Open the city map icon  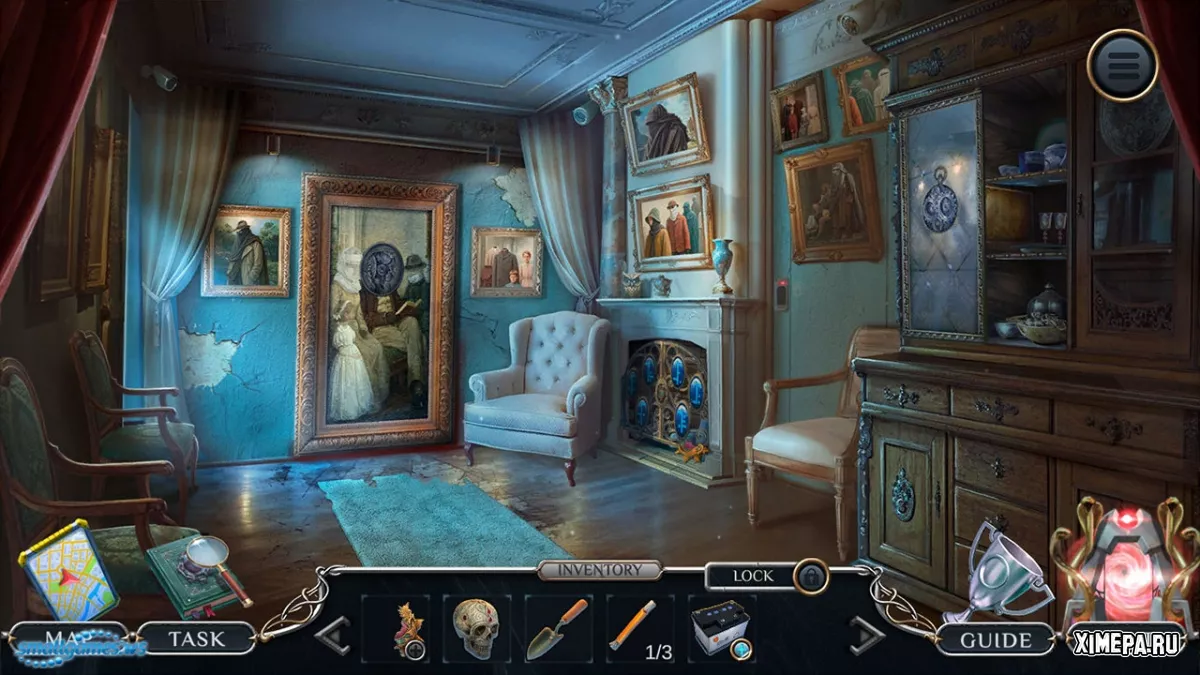69,573
